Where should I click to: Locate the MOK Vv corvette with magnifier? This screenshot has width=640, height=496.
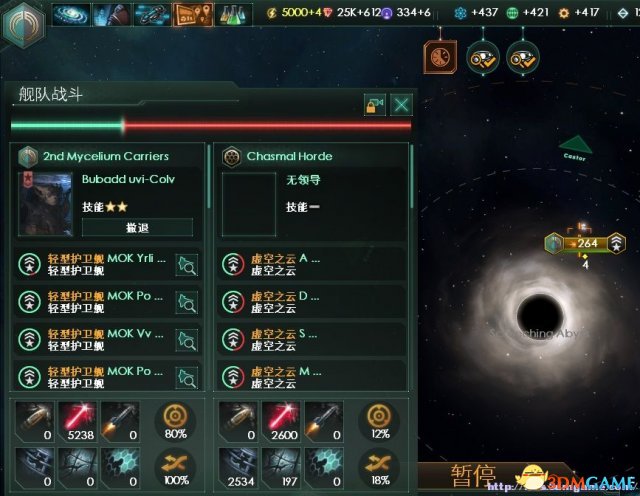click(x=186, y=339)
